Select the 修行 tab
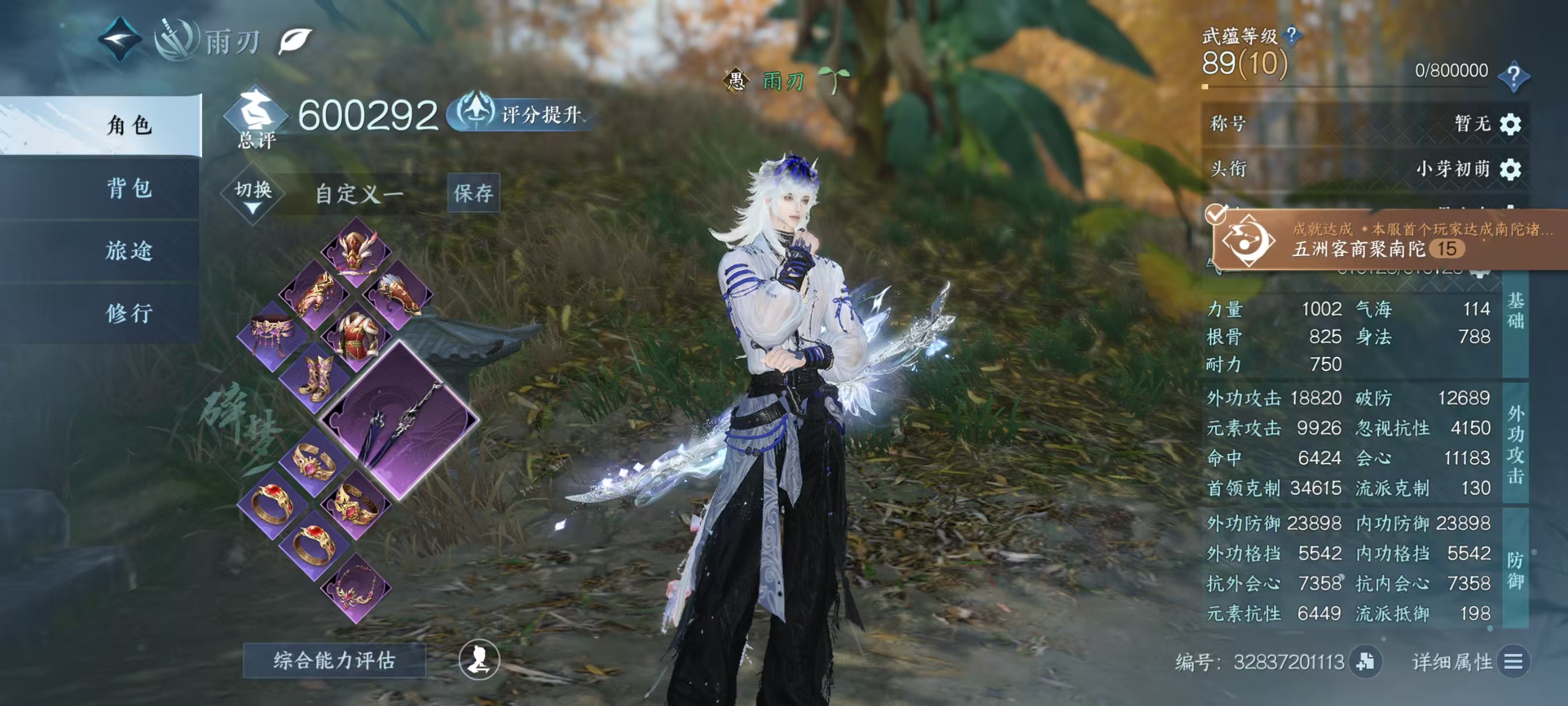Viewport: 1568px width, 706px height. tap(129, 314)
